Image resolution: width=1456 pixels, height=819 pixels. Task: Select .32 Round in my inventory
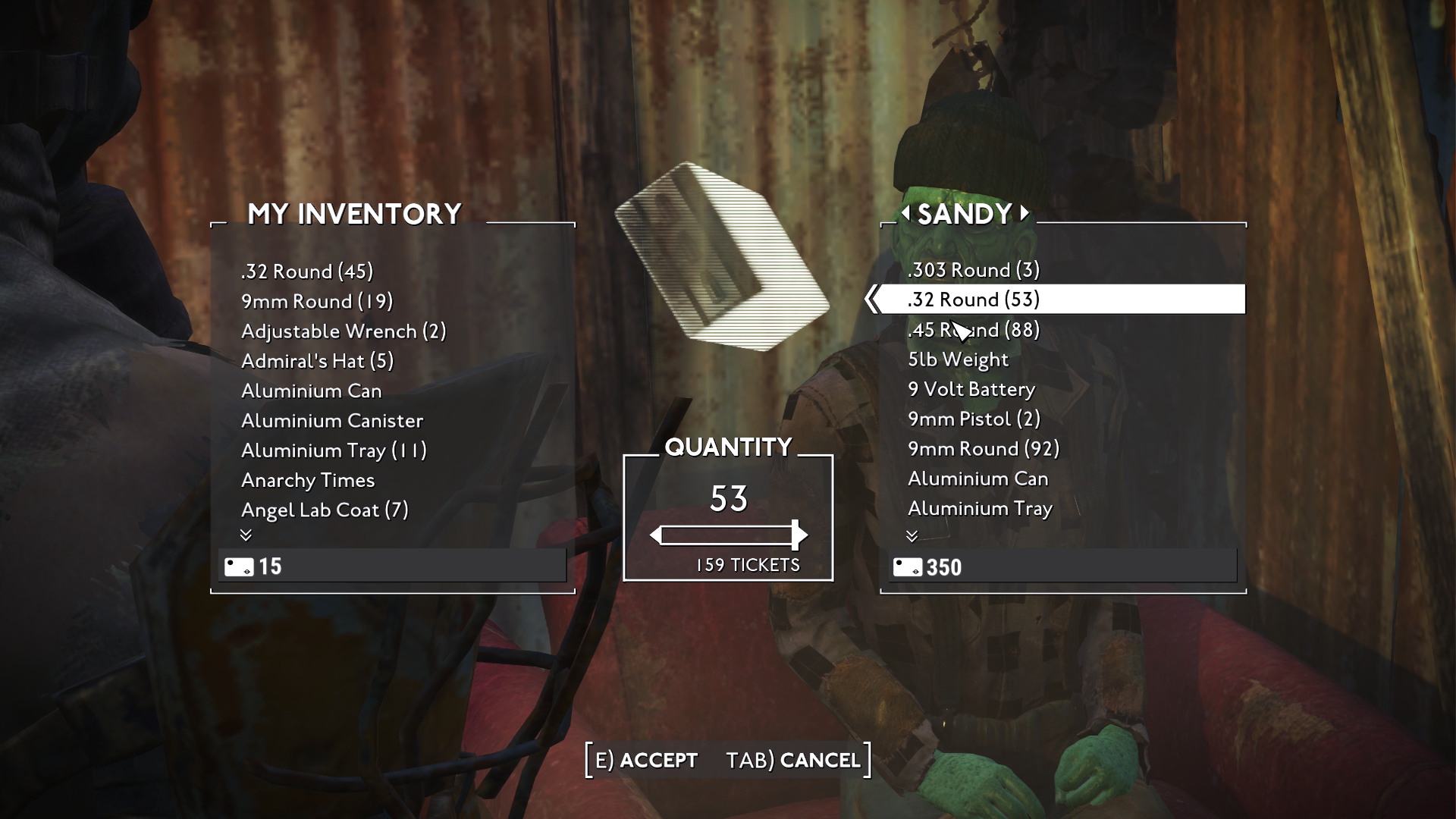click(x=307, y=271)
